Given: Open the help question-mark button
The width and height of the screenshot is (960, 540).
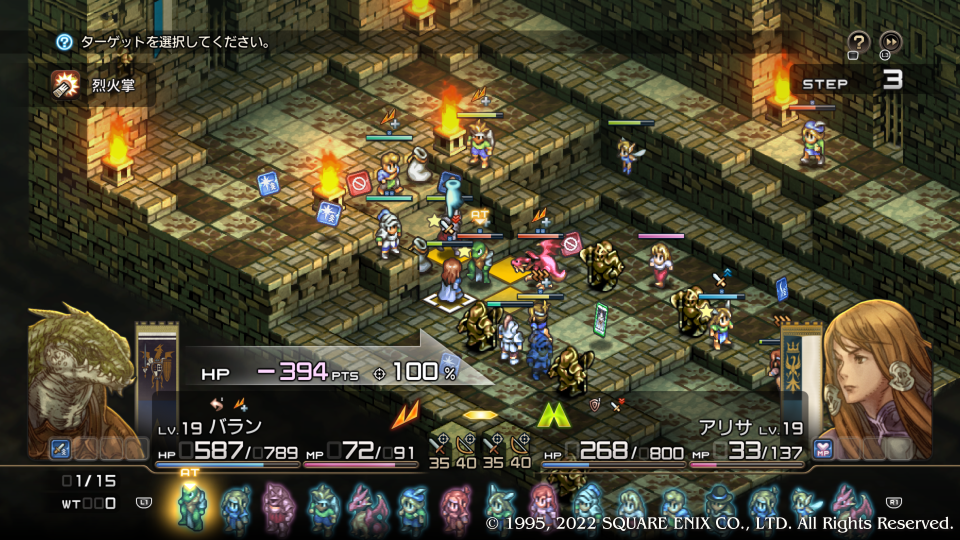Looking at the screenshot, I should [858, 41].
